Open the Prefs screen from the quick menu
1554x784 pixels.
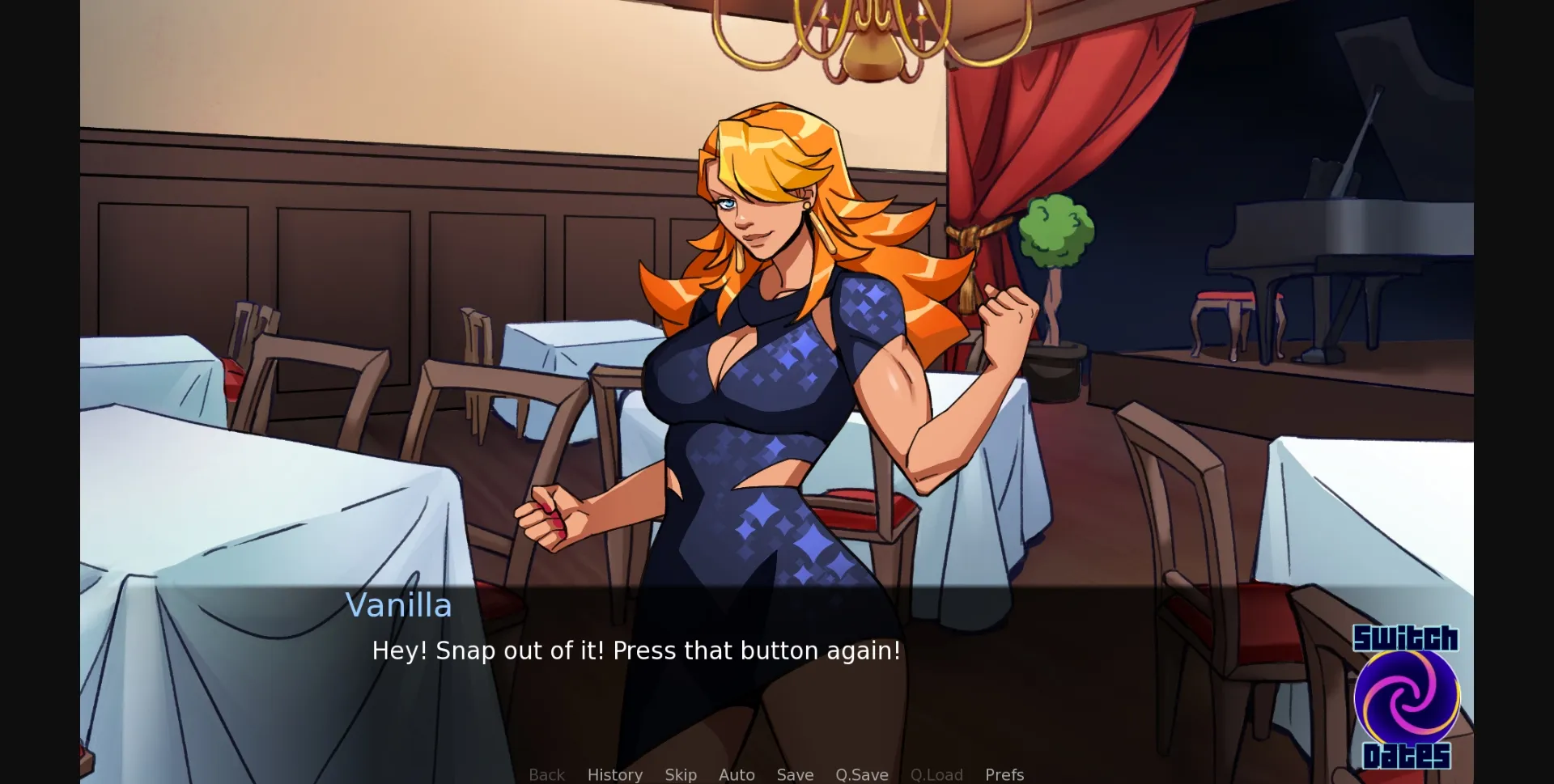coord(1004,774)
